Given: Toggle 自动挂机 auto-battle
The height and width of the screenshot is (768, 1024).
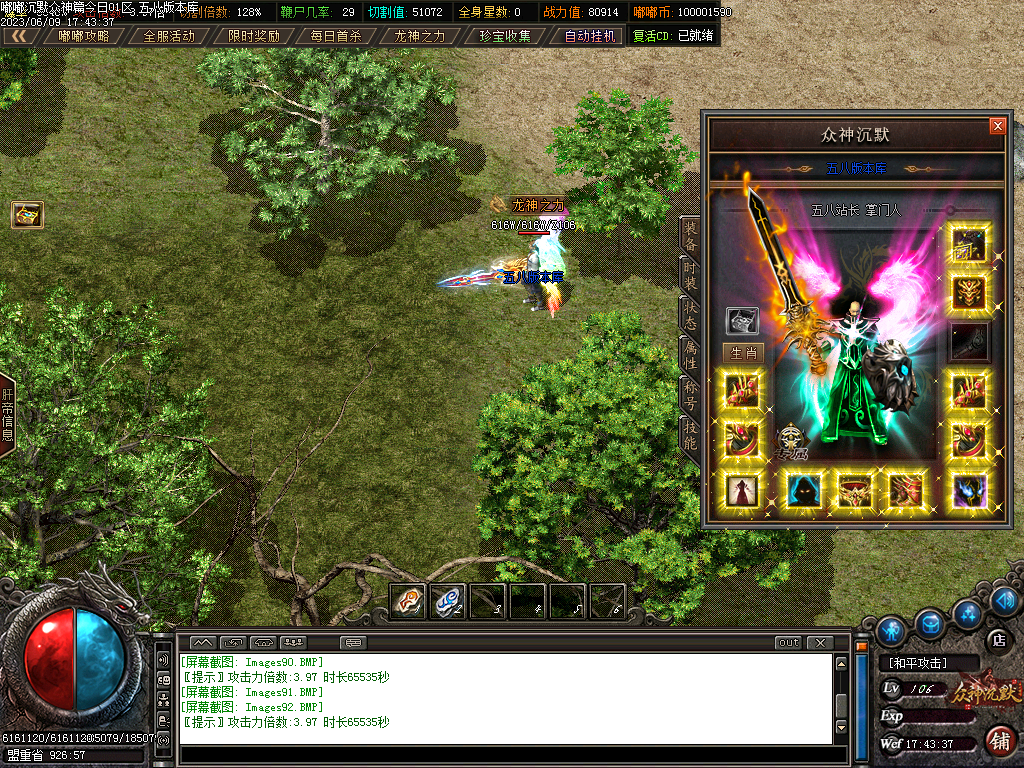Looking at the screenshot, I should point(590,36).
